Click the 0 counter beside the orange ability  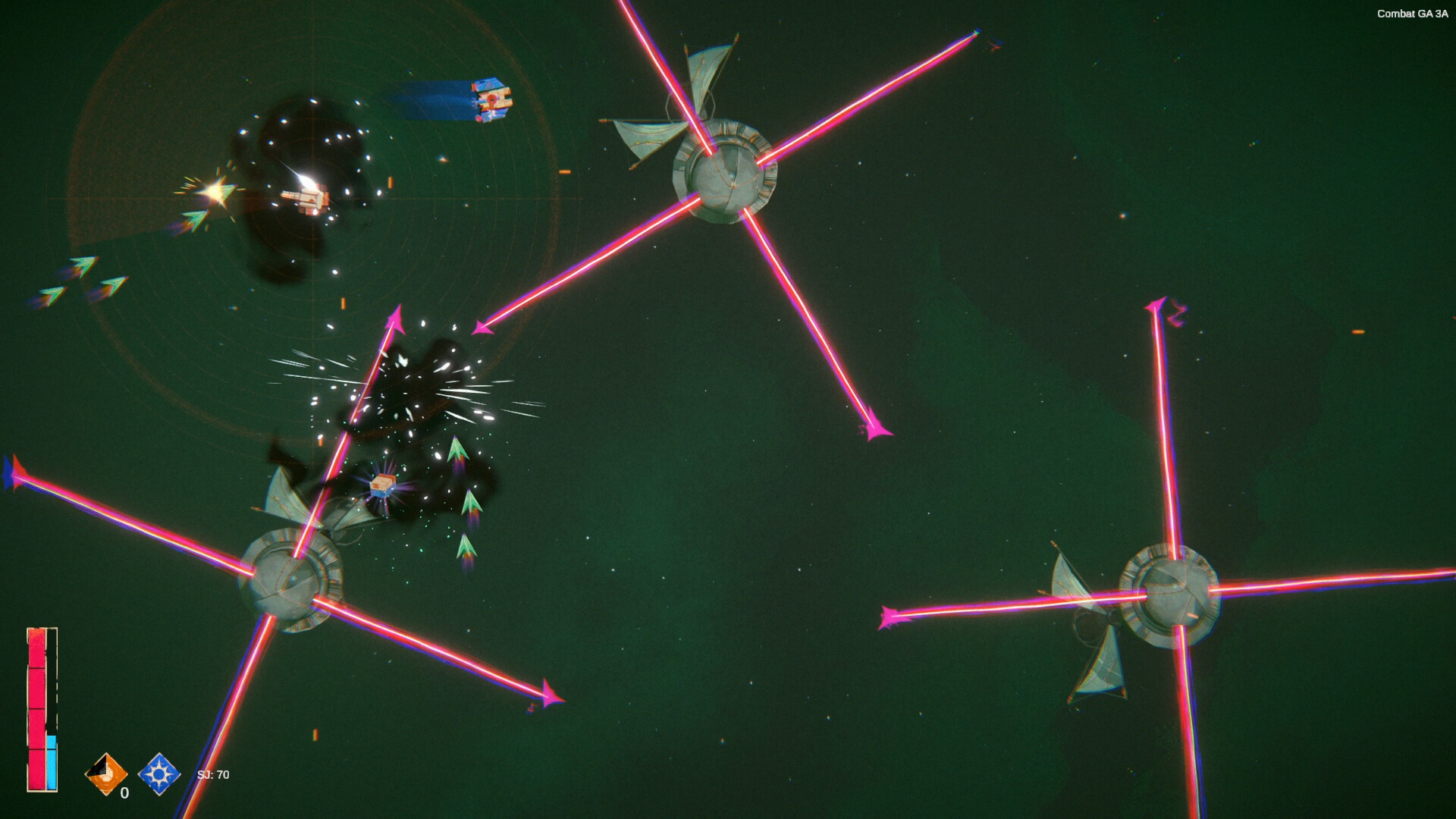(x=124, y=794)
